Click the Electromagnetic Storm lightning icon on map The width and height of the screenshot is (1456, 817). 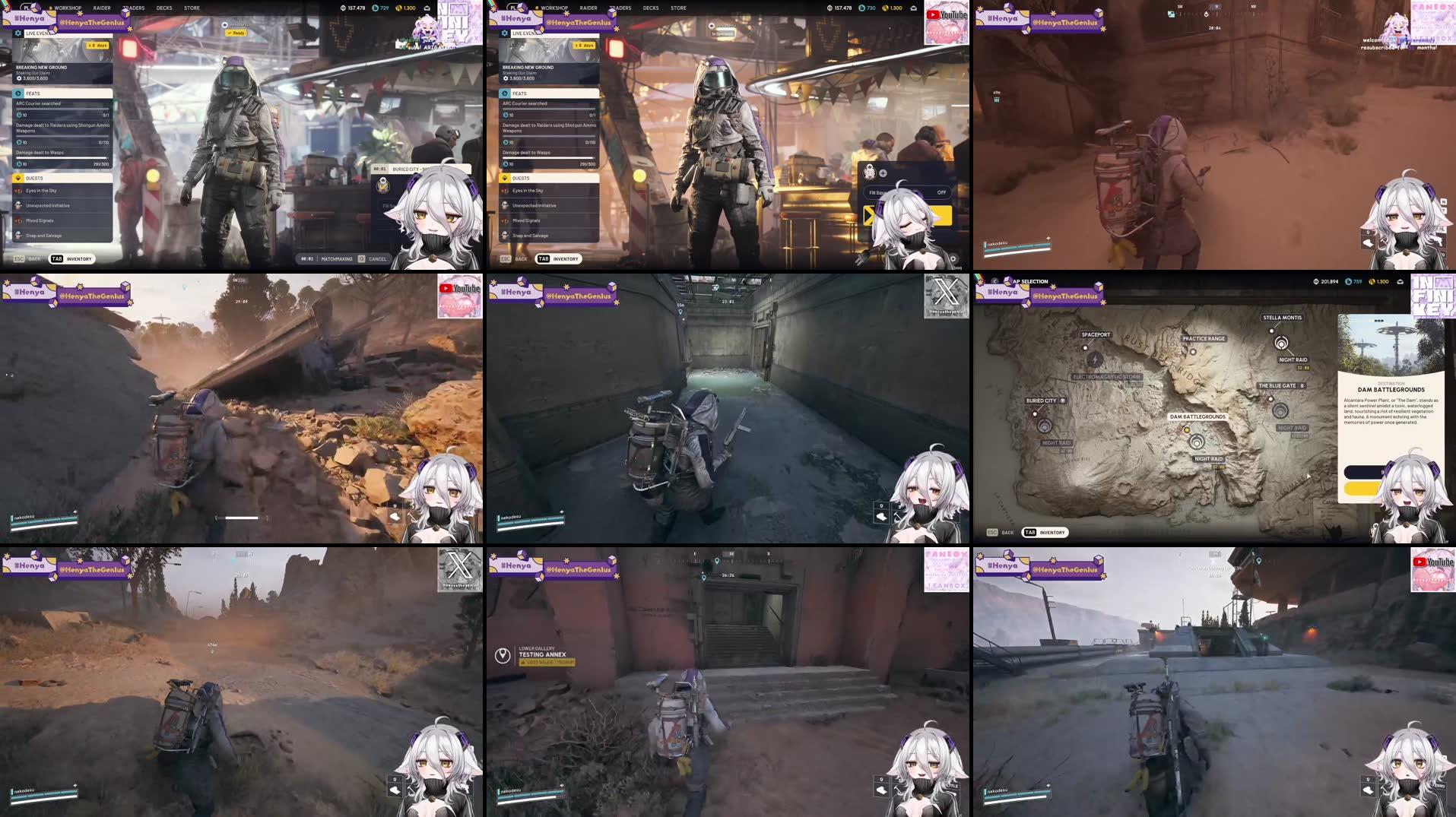coord(1096,359)
